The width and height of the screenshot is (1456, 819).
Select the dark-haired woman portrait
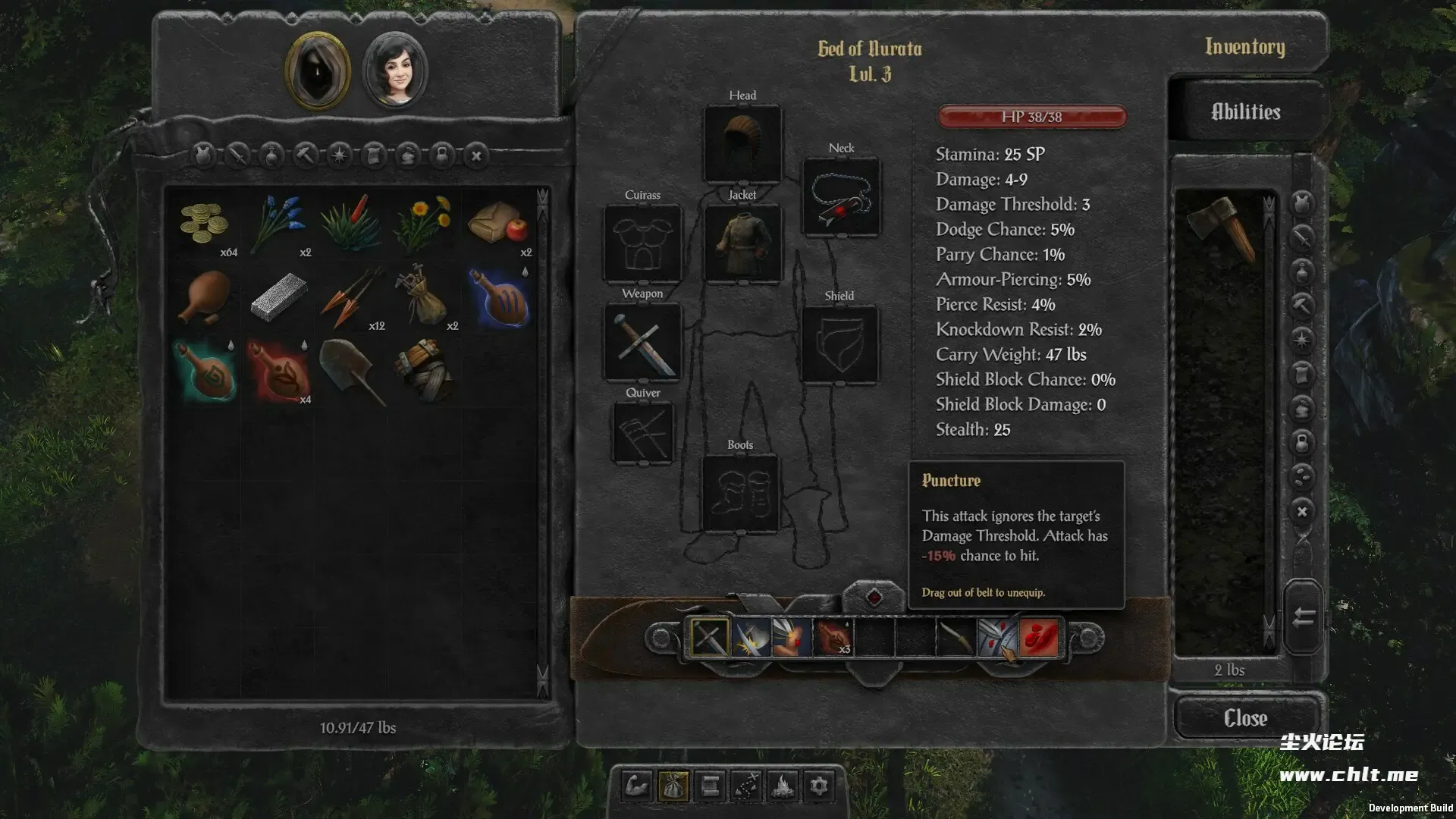395,71
